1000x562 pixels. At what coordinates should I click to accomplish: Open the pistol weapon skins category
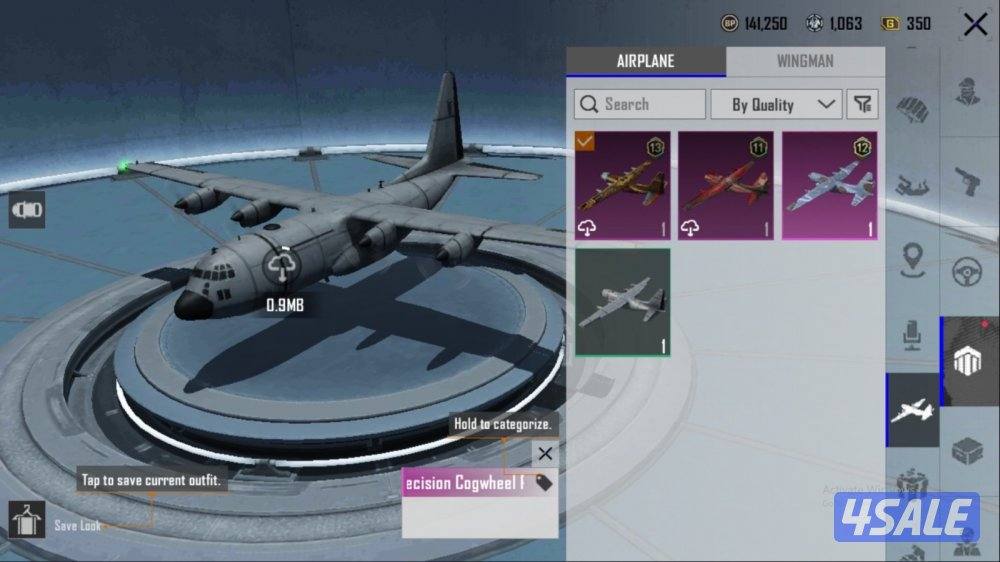pyautogui.click(x=965, y=181)
